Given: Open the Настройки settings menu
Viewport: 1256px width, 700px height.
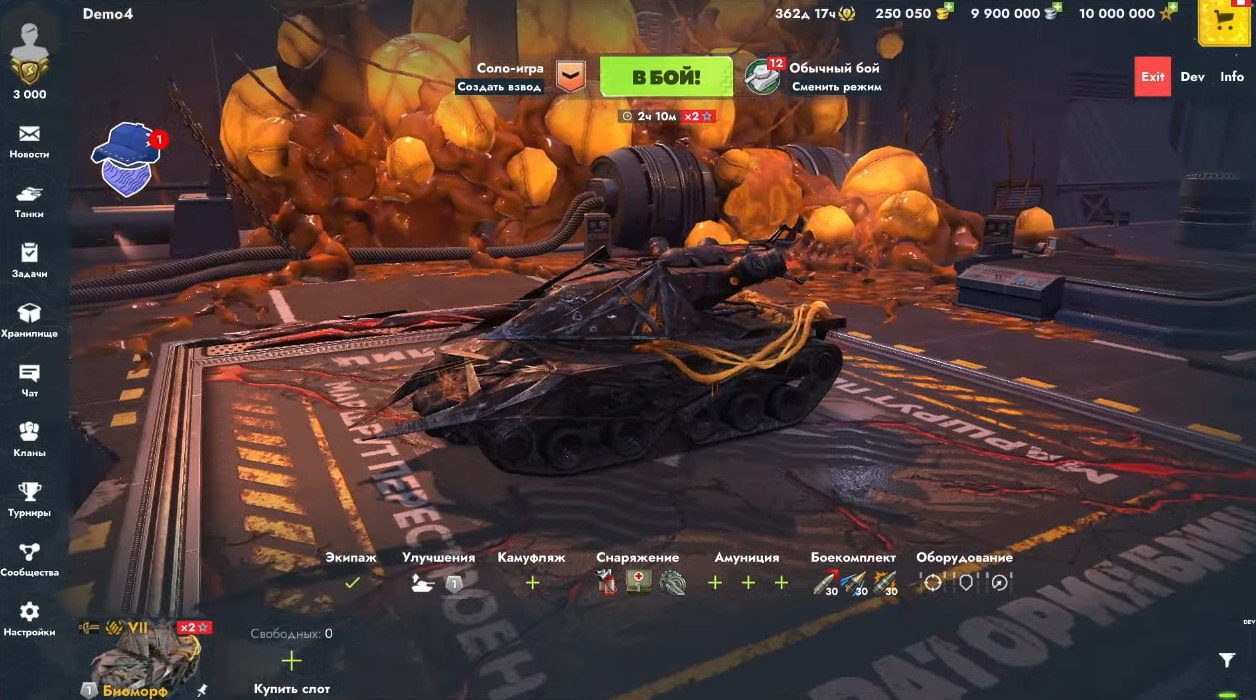Looking at the screenshot, I should pos(29,618).
